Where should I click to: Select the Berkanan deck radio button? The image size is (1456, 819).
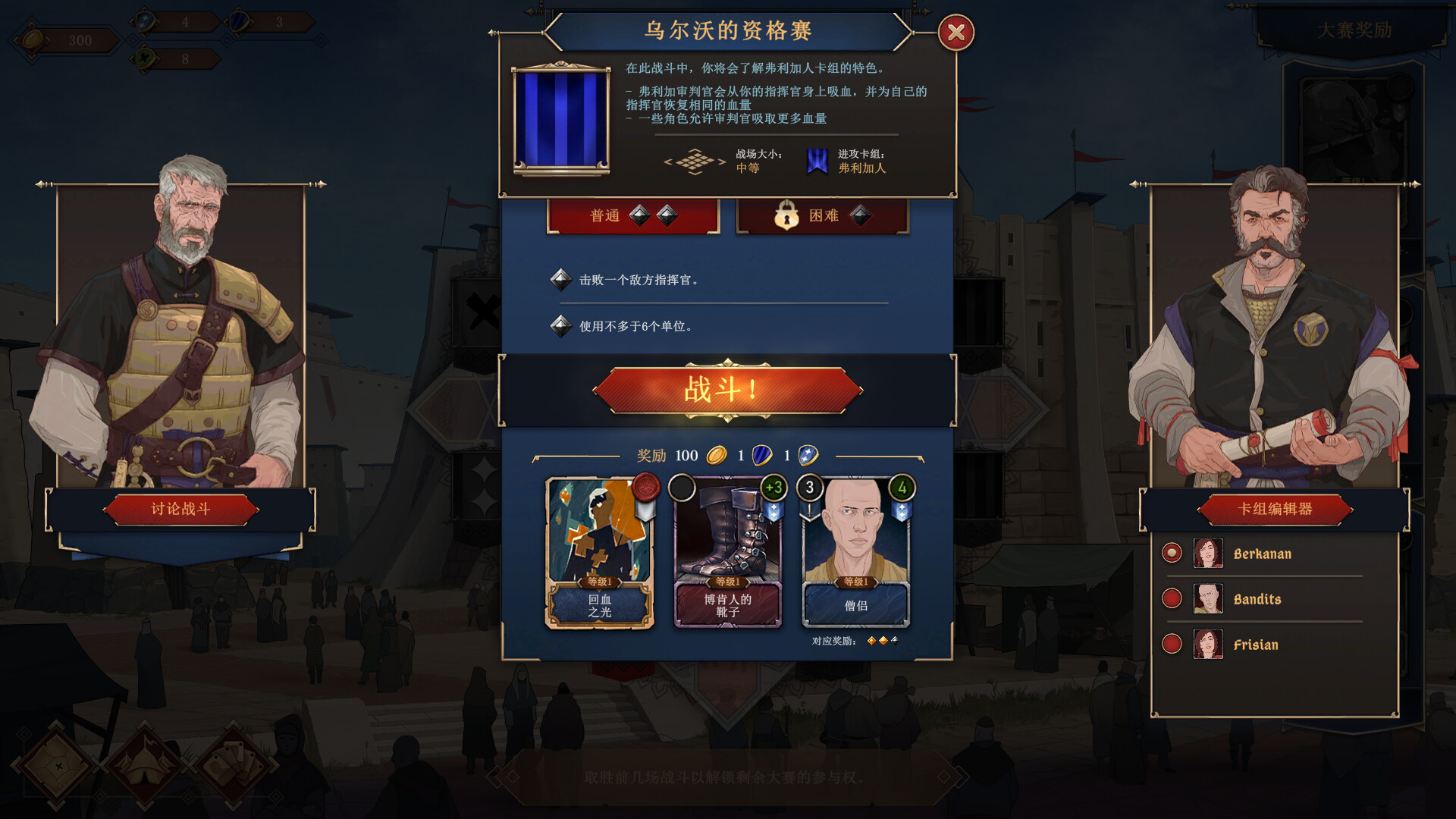[1172, 553]
